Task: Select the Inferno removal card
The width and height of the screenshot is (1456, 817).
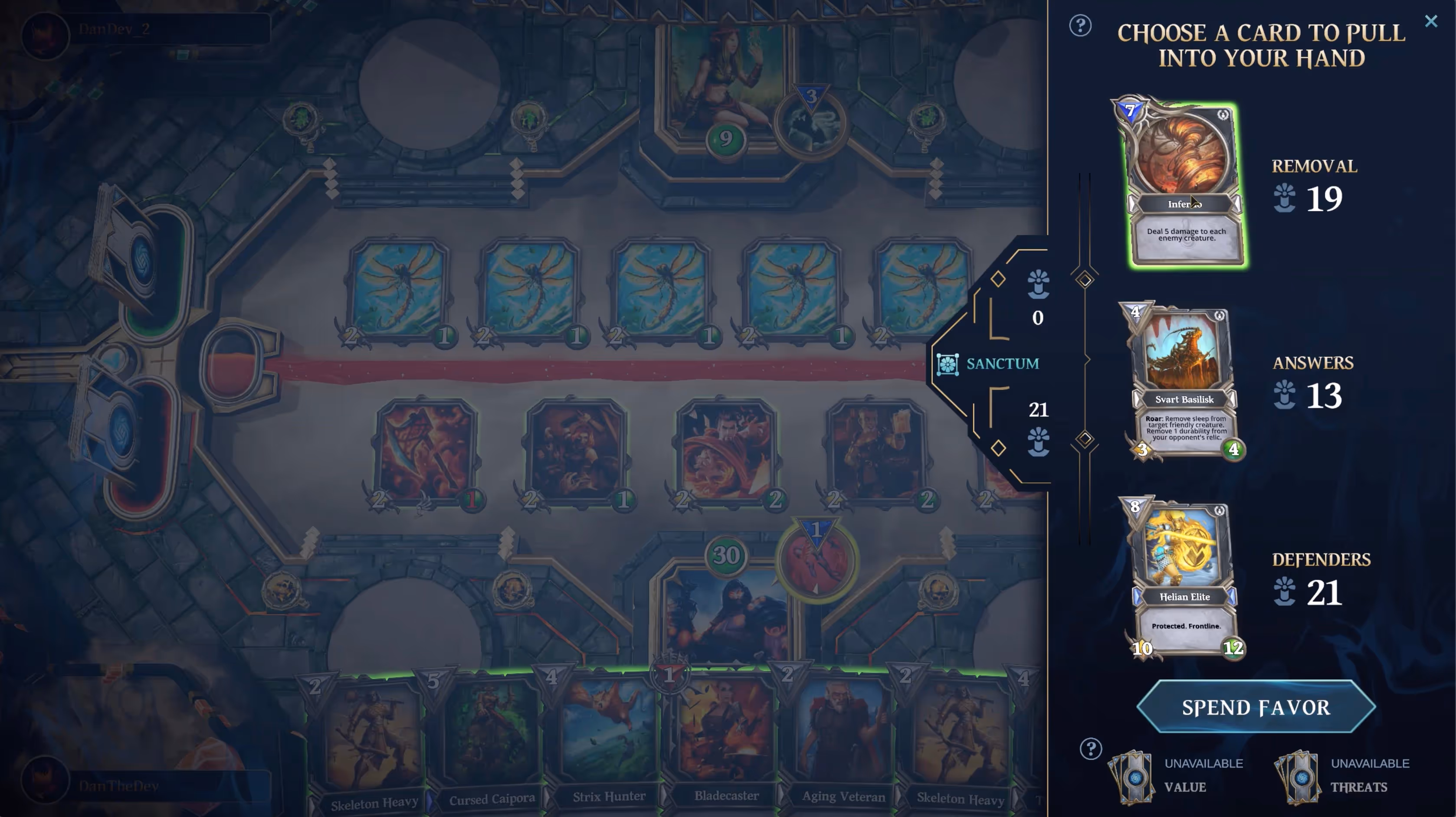Action: [1186, 181]
